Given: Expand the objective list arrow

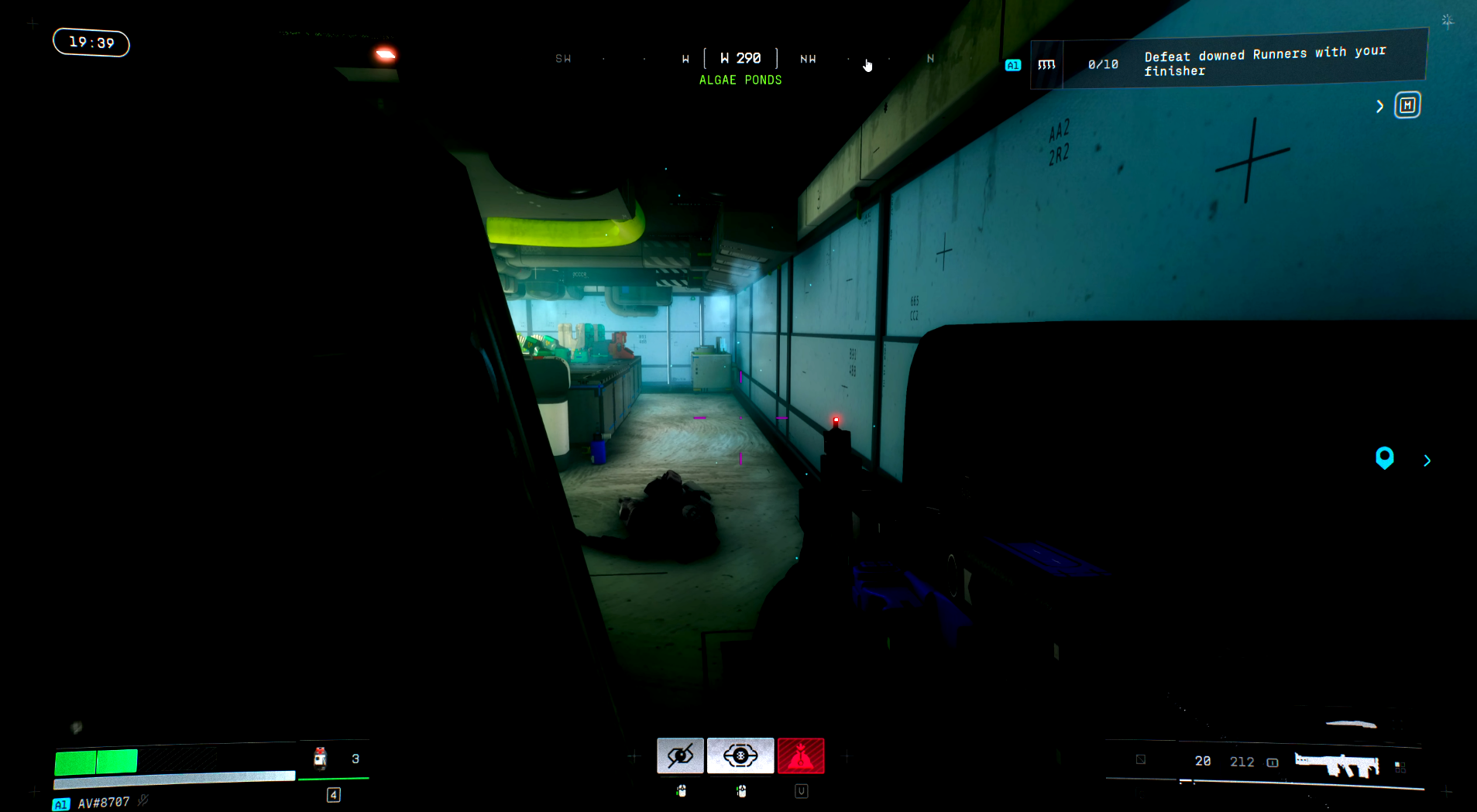Looking at the screenshot, I should [1379, 107].
